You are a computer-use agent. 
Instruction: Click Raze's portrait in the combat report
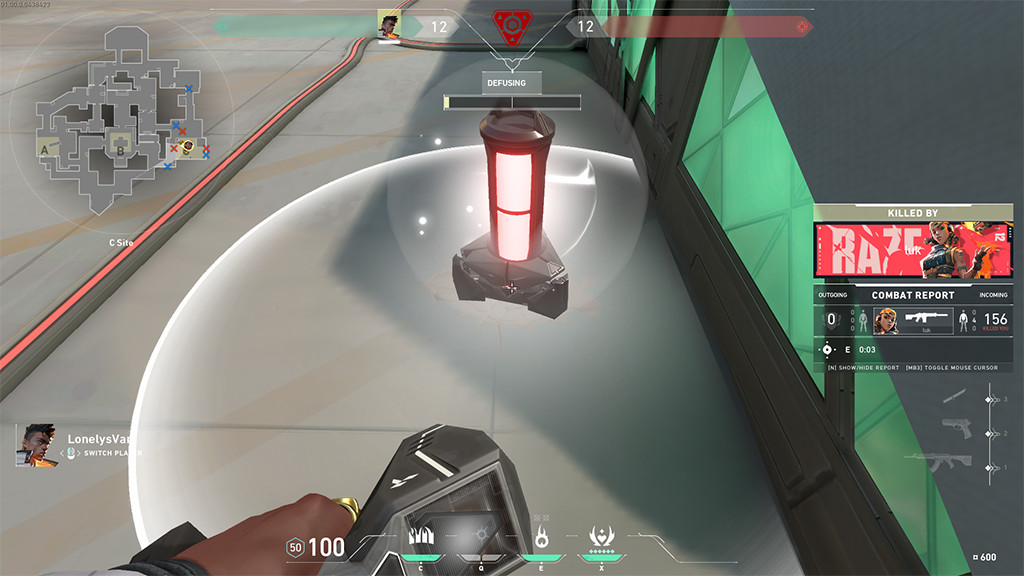tap(886, 321)
